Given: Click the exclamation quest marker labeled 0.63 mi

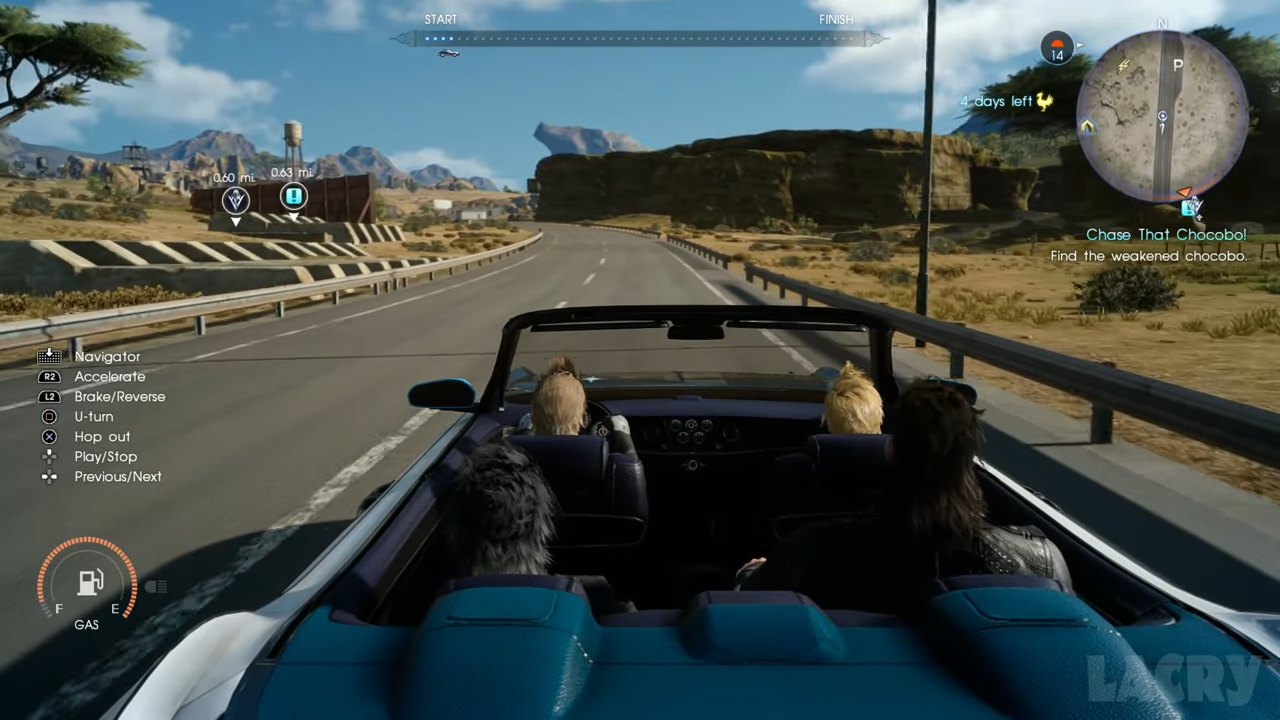Looking at the screenshot, I should [293, 197].
